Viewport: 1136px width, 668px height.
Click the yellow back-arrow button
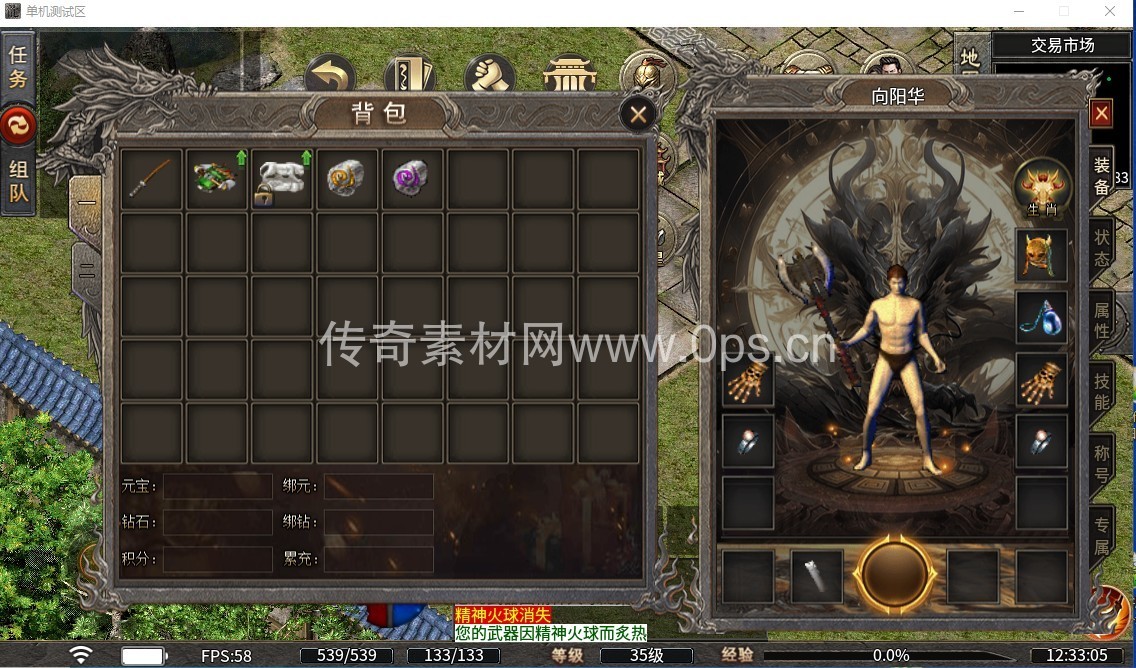click(330, 75)
